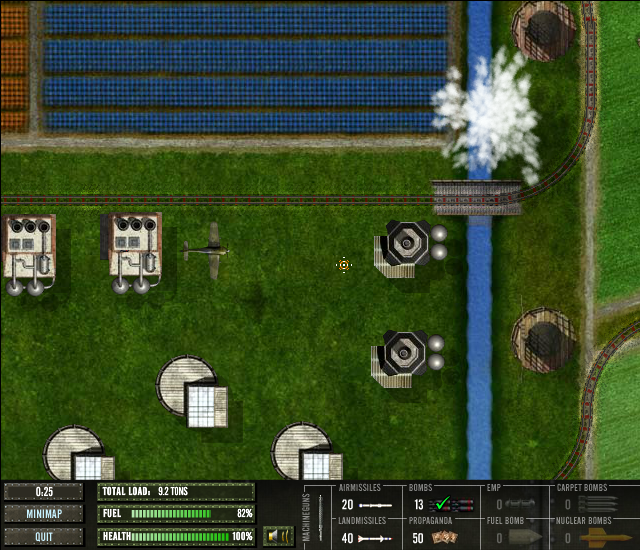Open the Minimap
The image size is (640, 550).
[44, 514]
